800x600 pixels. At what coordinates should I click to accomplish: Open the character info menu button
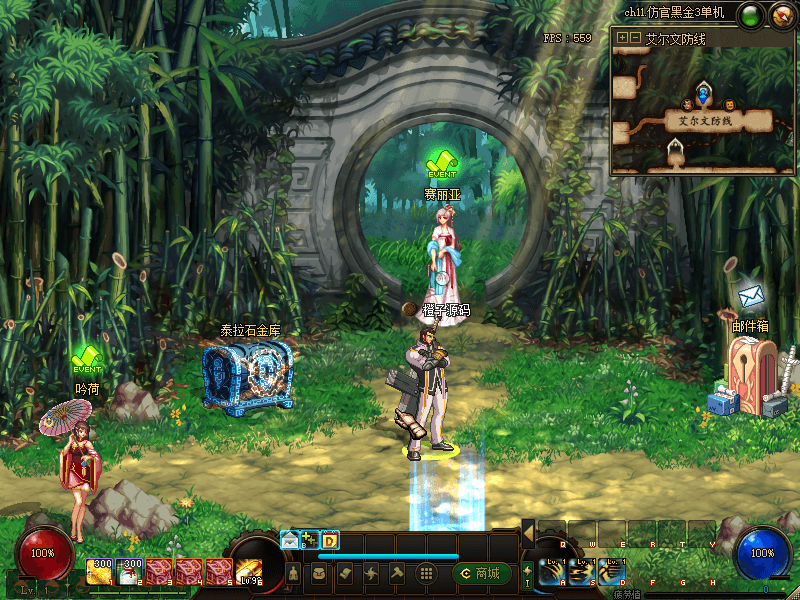[294, 573]
